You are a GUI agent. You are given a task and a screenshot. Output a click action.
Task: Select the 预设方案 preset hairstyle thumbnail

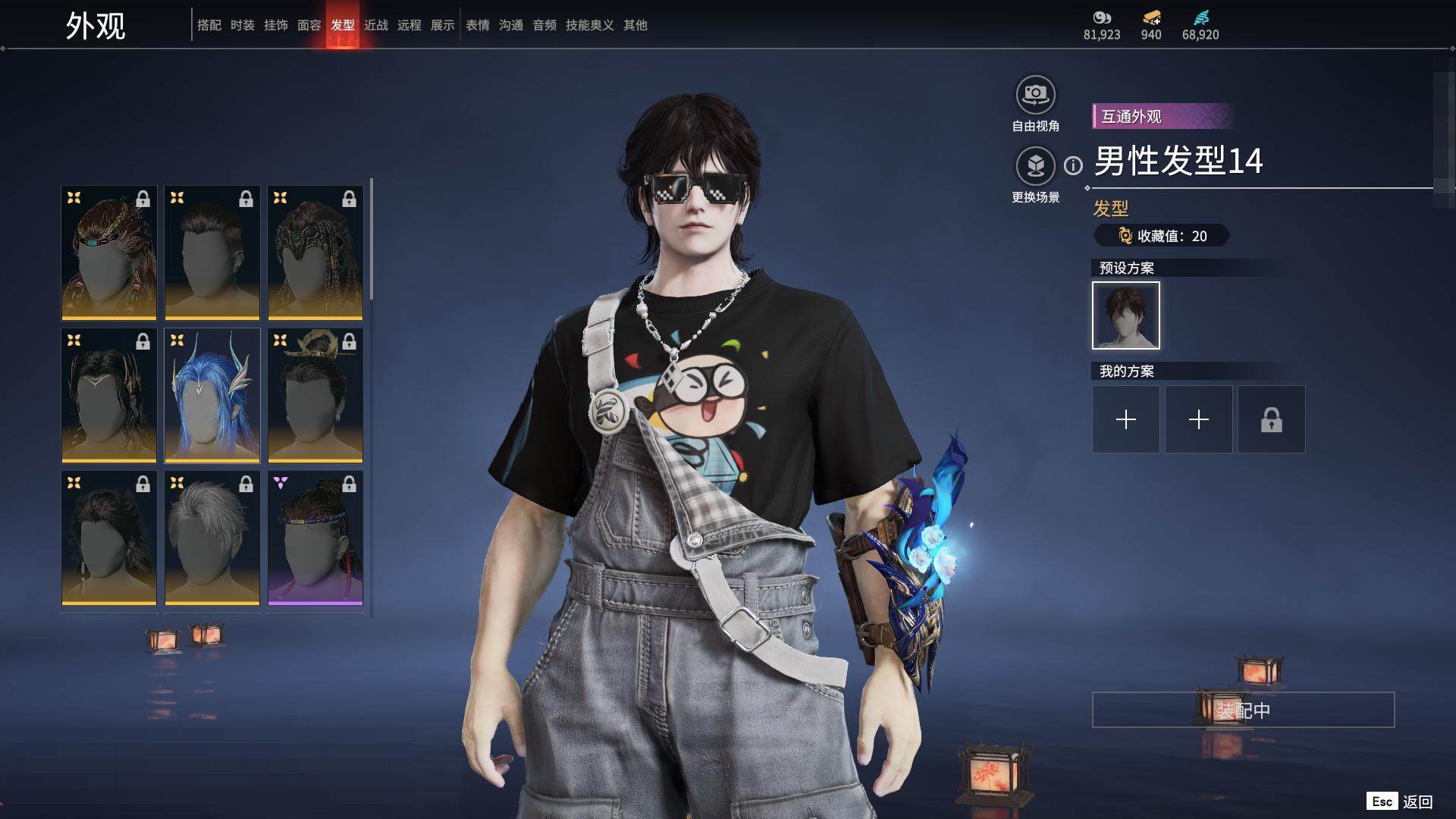(x=1126, y=315)
